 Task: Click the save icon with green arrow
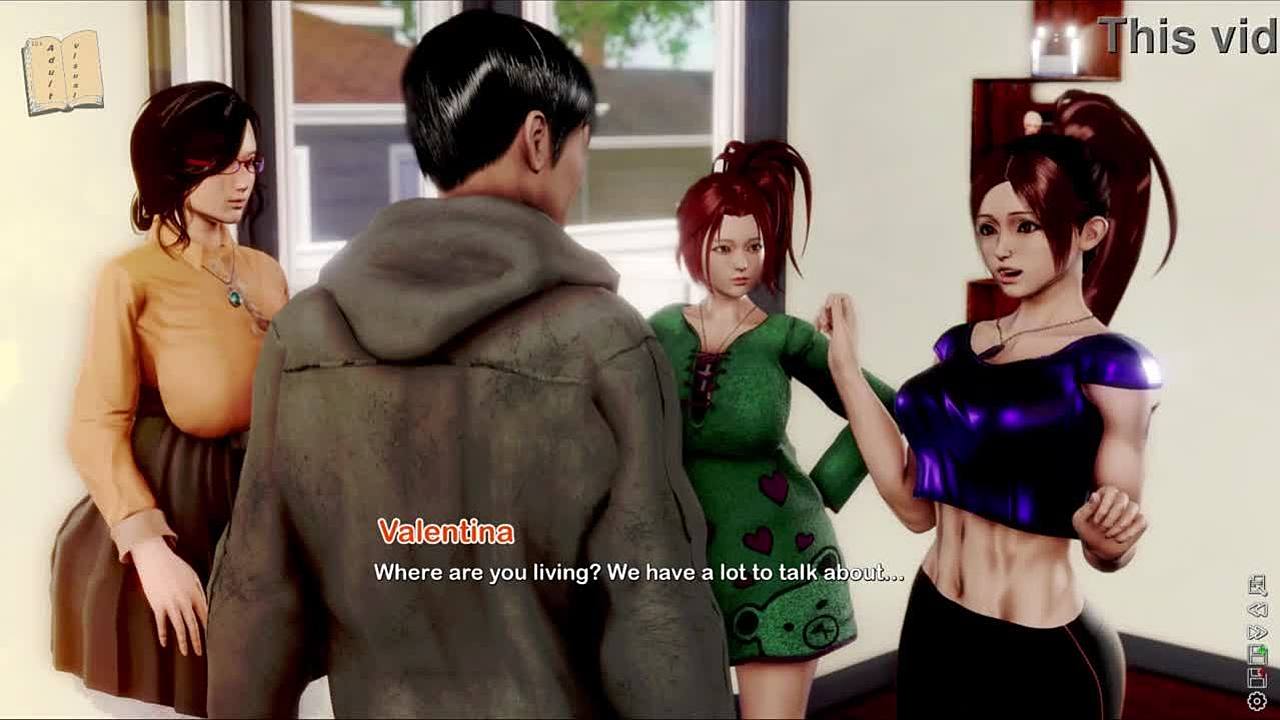point(1258,655)
